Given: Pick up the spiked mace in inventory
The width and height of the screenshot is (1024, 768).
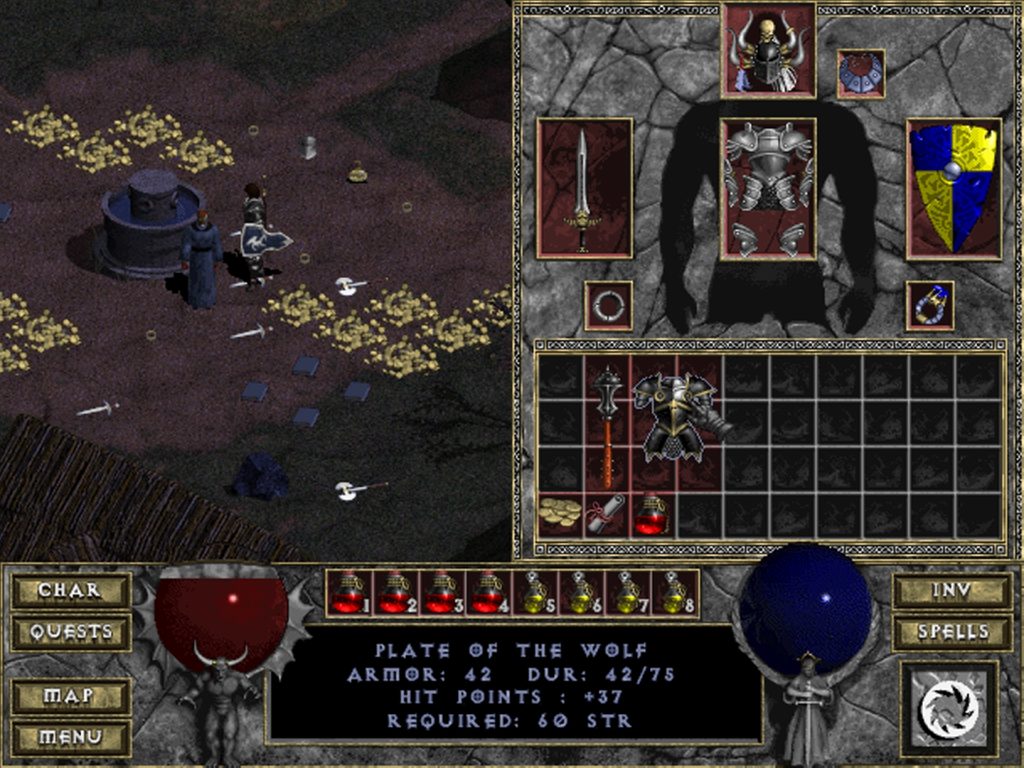Looking at the screenshot, I should tap(607, 426).
